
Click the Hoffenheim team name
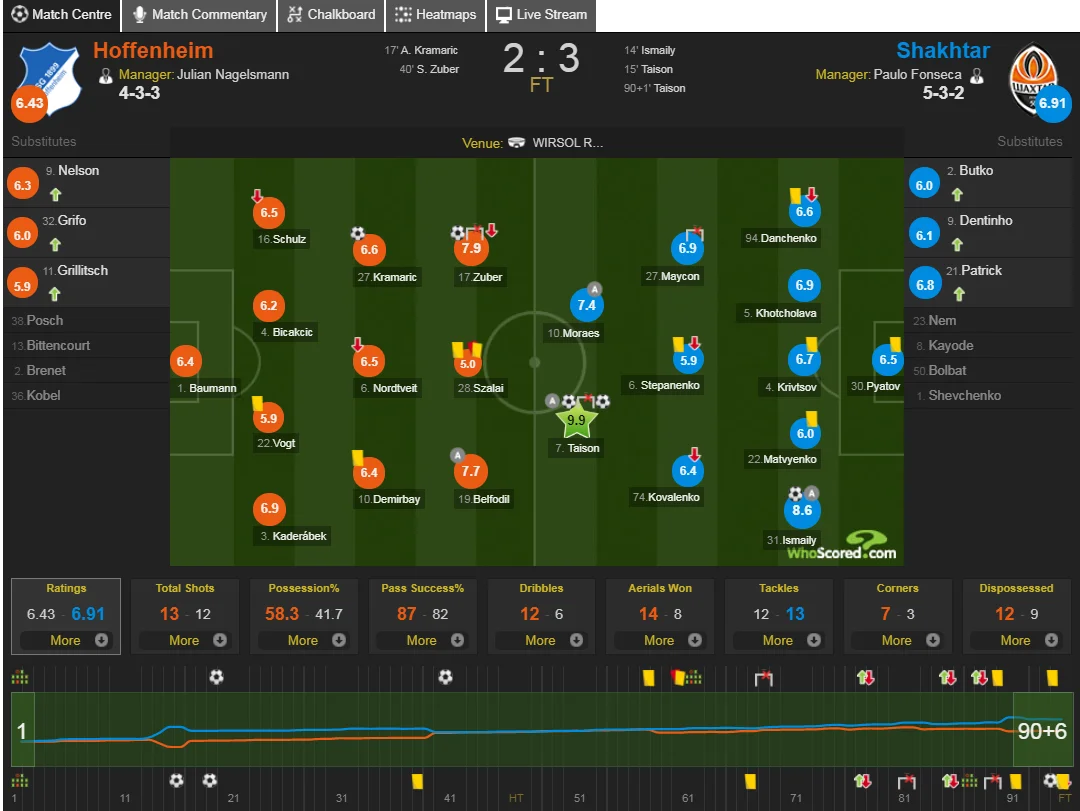pyautogui.click(x=153, y=51)
